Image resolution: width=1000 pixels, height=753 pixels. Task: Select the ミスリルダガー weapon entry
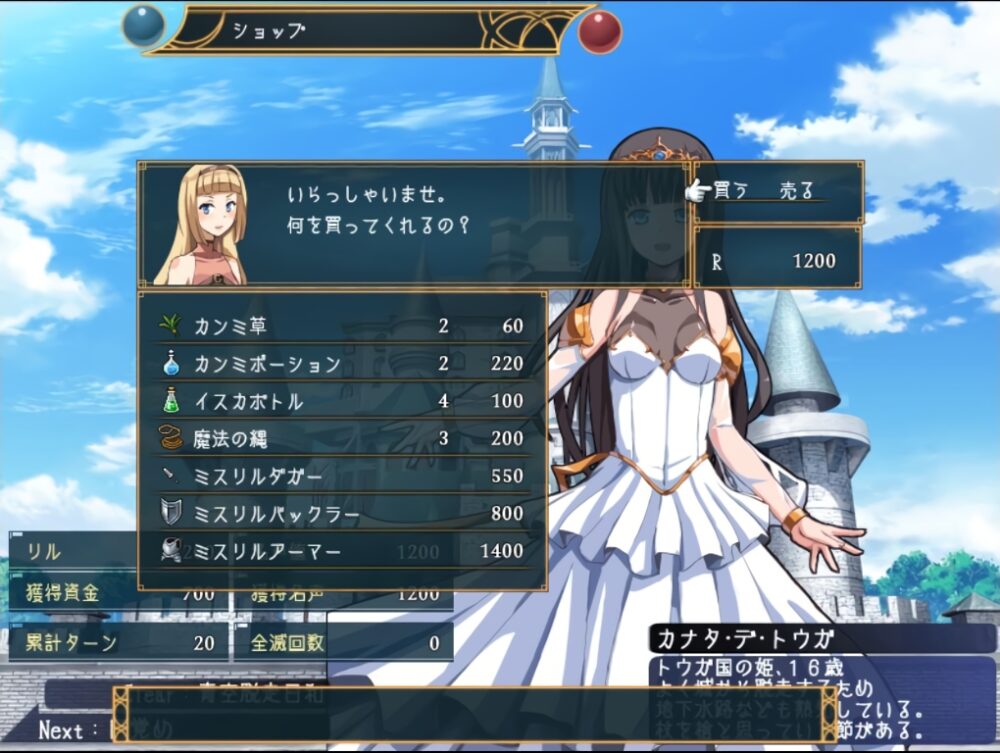pyautogui.click(x=342, y=476)
